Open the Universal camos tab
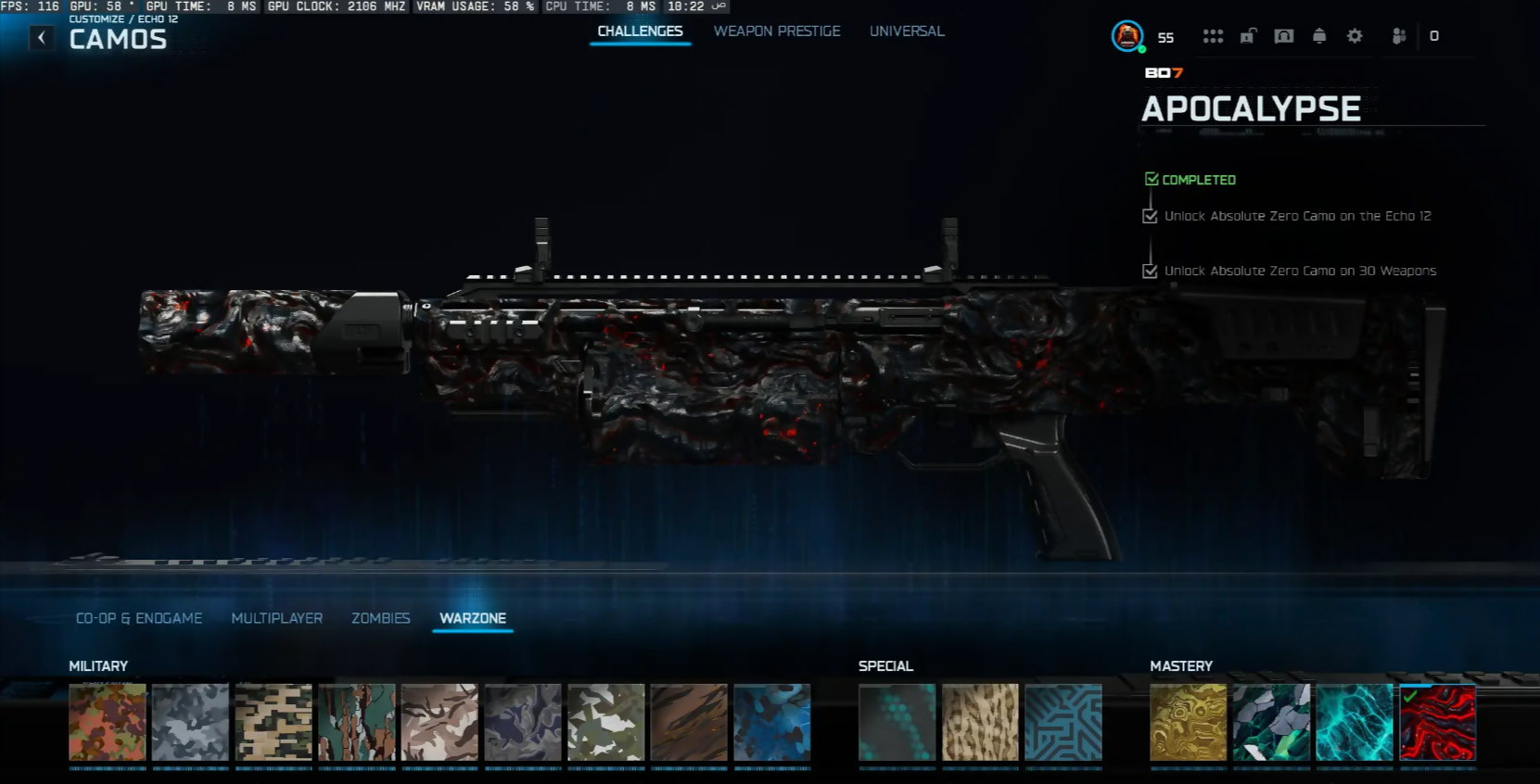The image size is (1540, 784). coord(907,32)
